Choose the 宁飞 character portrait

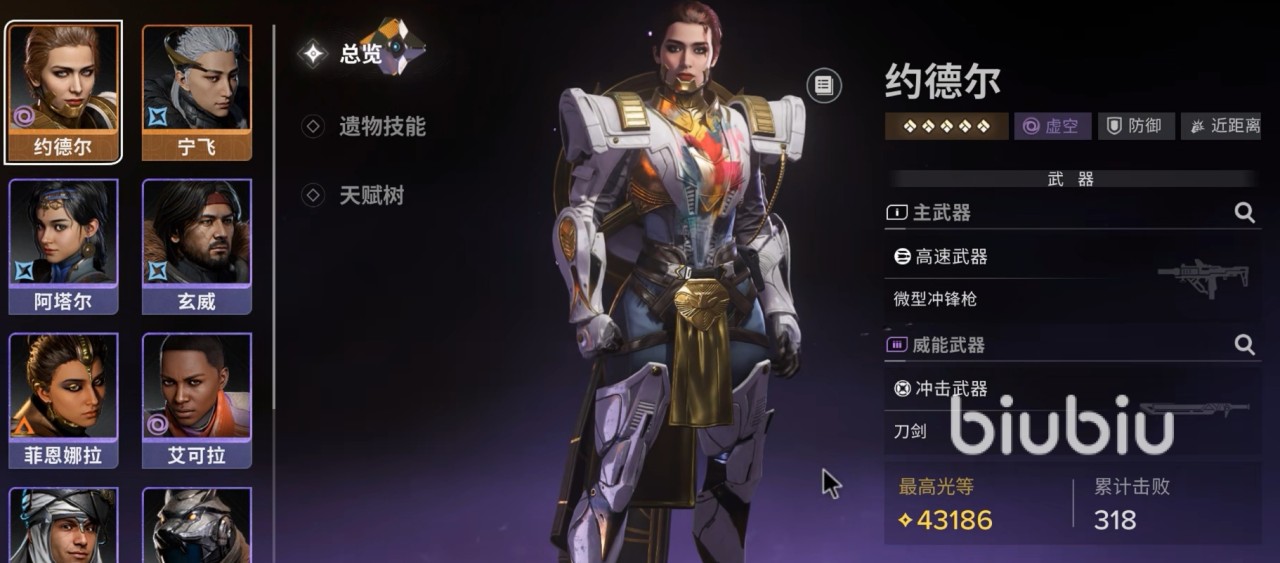pos(197,91)
